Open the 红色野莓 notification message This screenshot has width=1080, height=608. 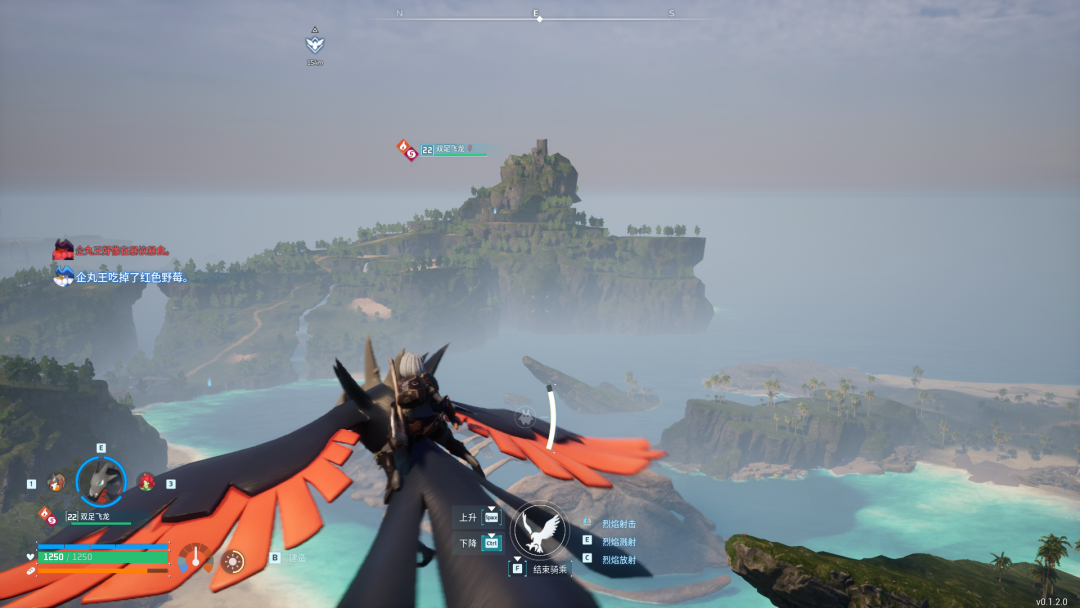[132, 277]
